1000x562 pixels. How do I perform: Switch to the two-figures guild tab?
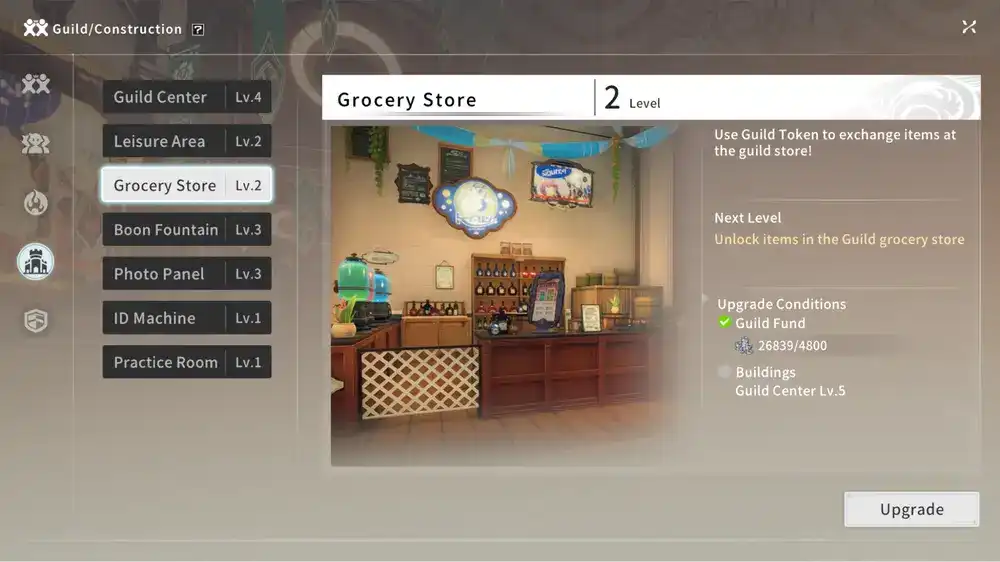point(36,84)
